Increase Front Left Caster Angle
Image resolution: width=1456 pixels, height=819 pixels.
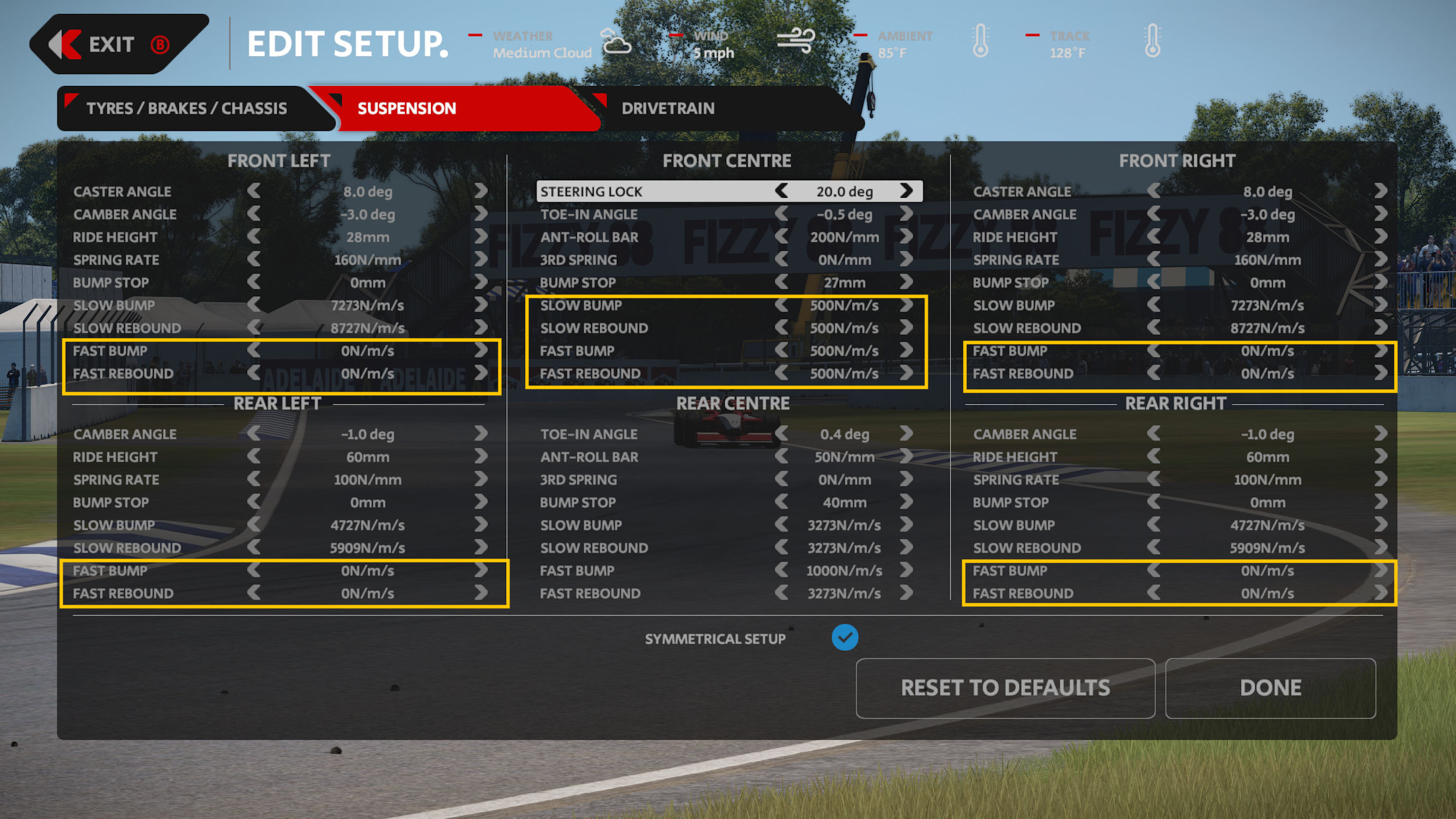coord(481,191)
